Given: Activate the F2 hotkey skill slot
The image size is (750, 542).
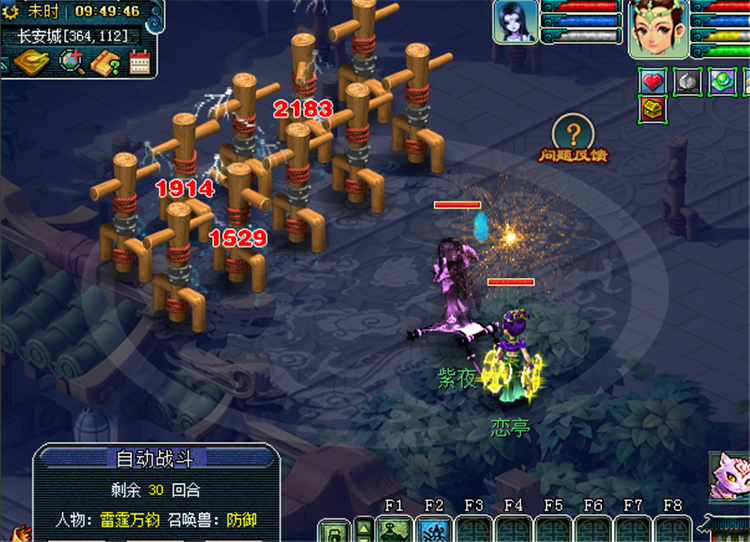Looking at the screenshot, I should point(434,530).
